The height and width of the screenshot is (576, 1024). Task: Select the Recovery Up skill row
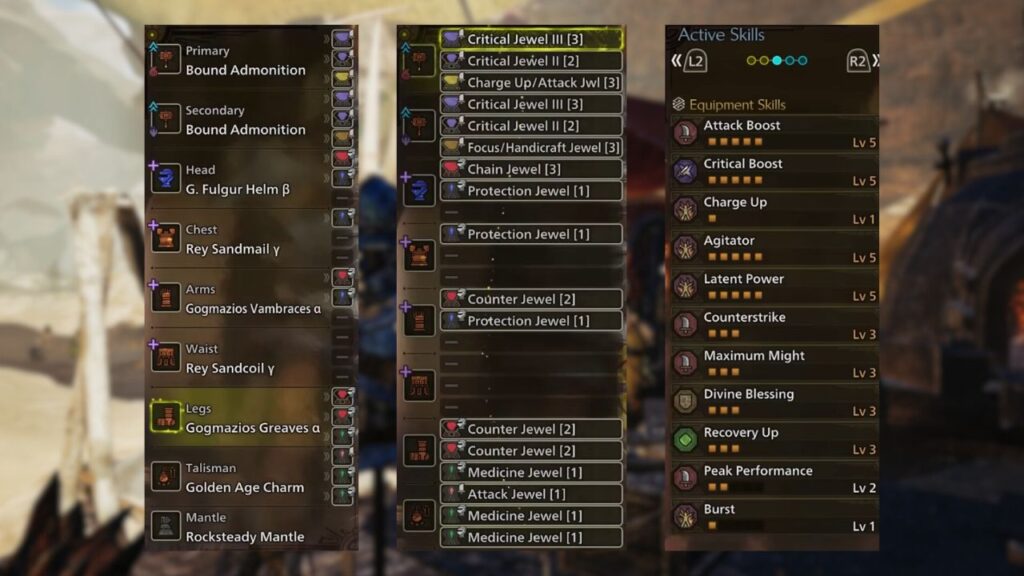point(773,440)
